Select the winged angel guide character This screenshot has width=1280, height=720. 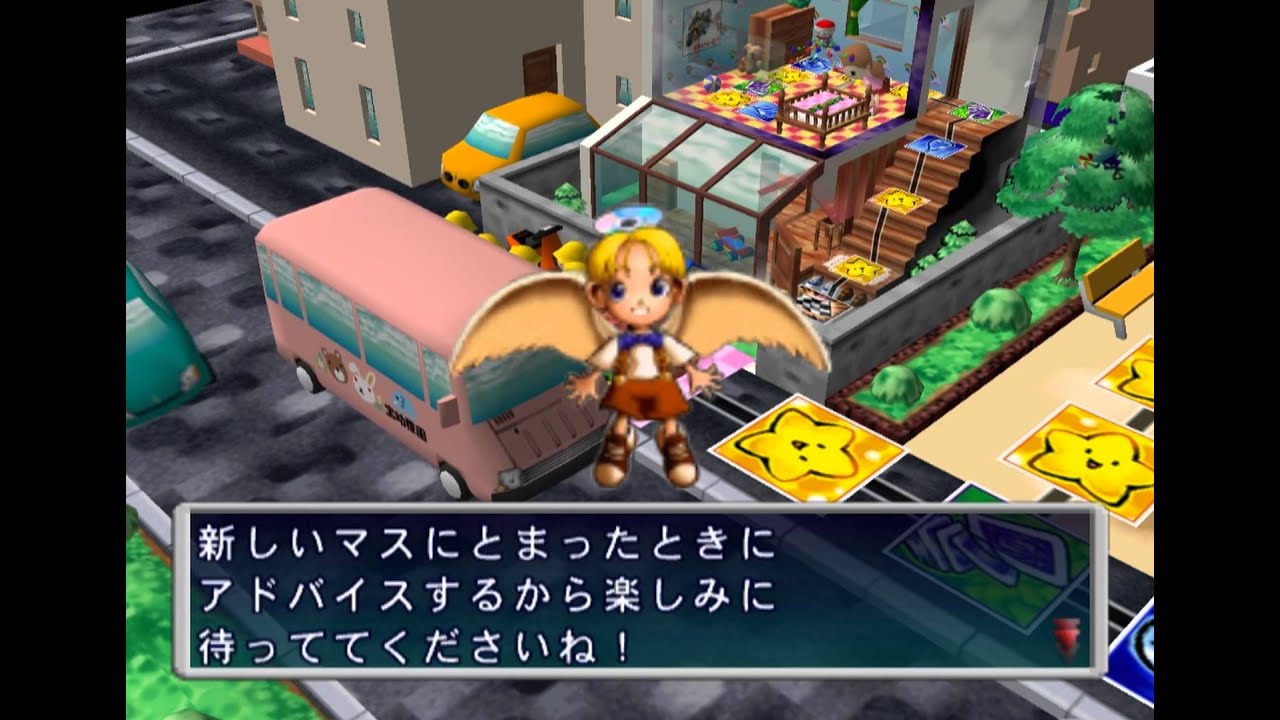pos(638,330)
